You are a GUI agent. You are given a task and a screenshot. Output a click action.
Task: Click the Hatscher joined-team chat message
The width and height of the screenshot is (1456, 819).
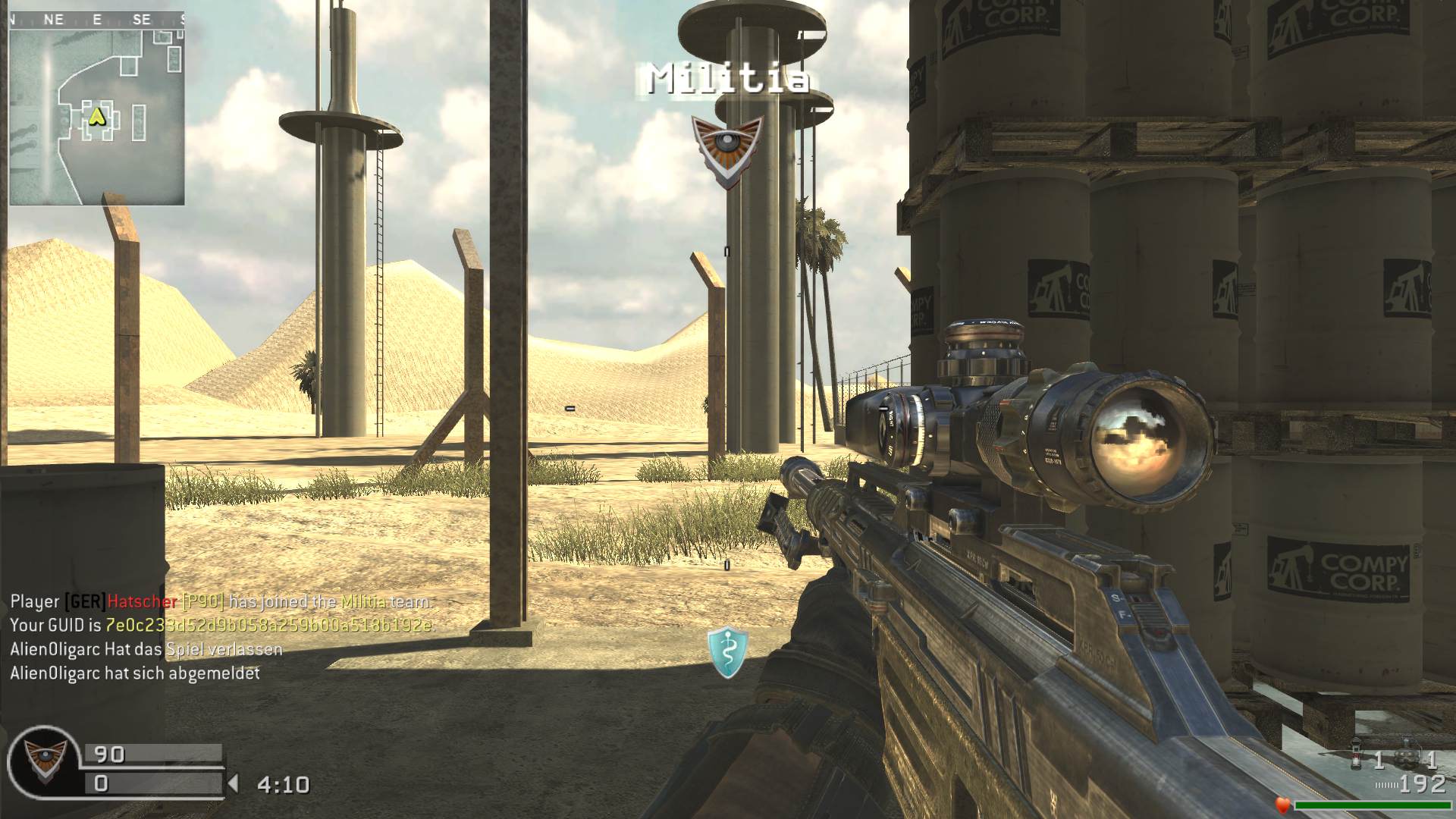(221, 601)
